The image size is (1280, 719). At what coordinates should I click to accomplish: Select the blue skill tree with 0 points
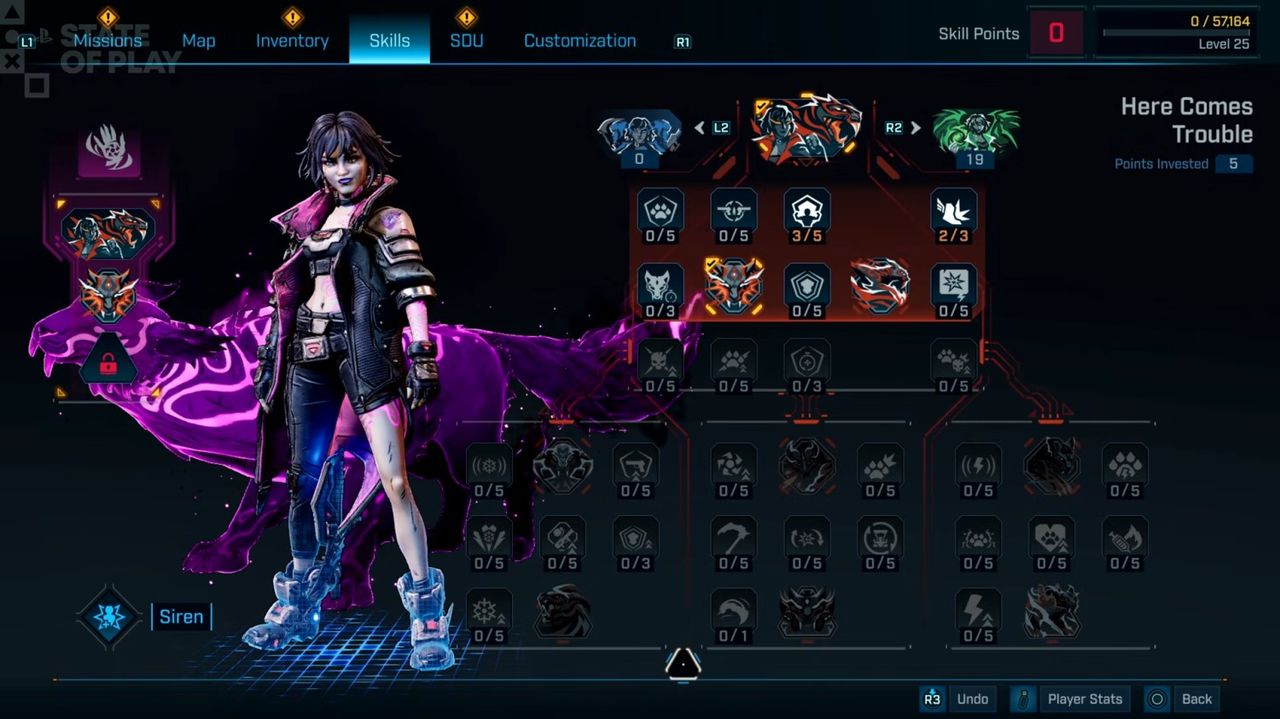[x=639, y=135]
